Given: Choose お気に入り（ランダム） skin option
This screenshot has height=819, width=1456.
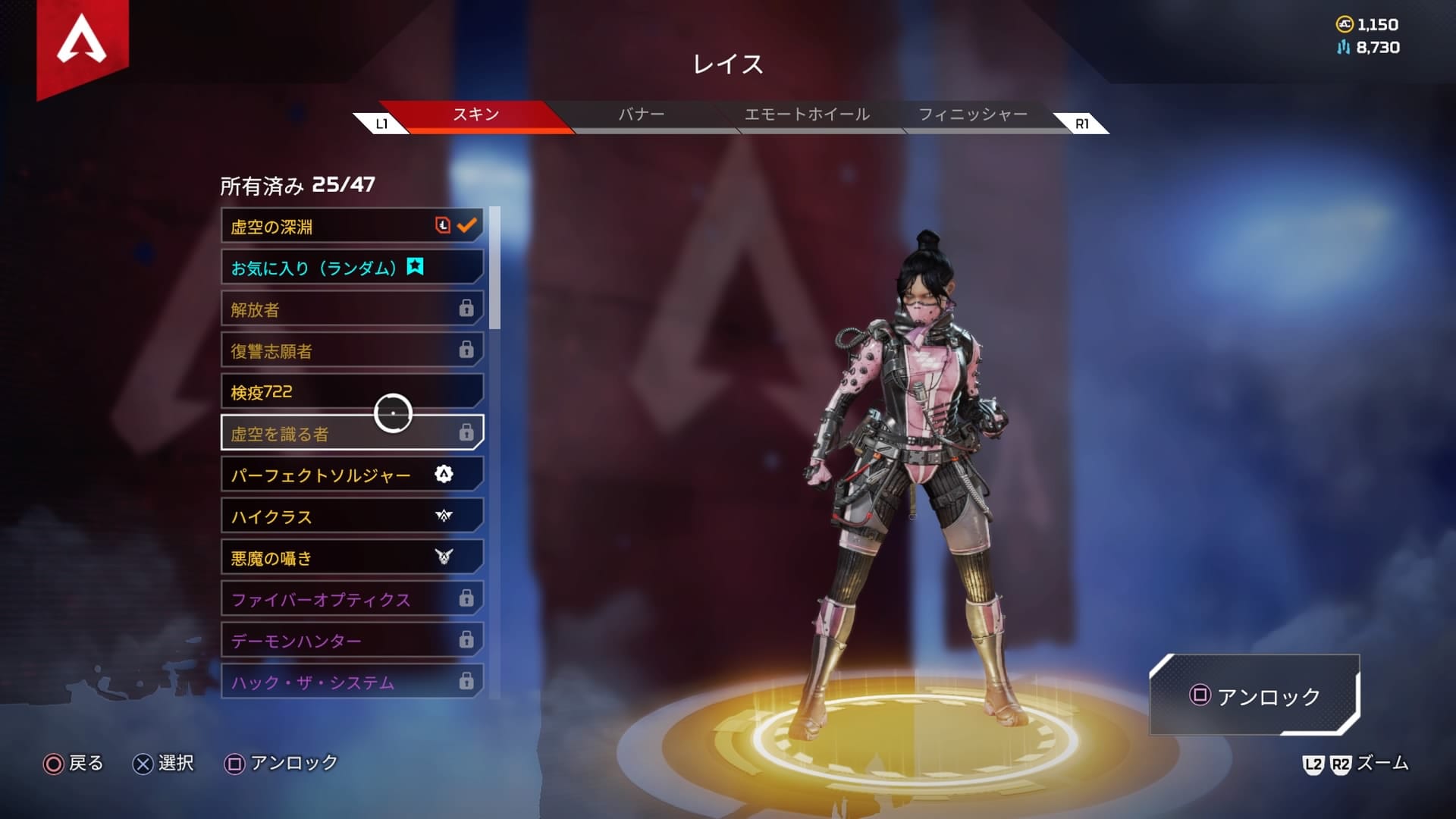Looking at the screenshot, I should click(x=352, y=268).
